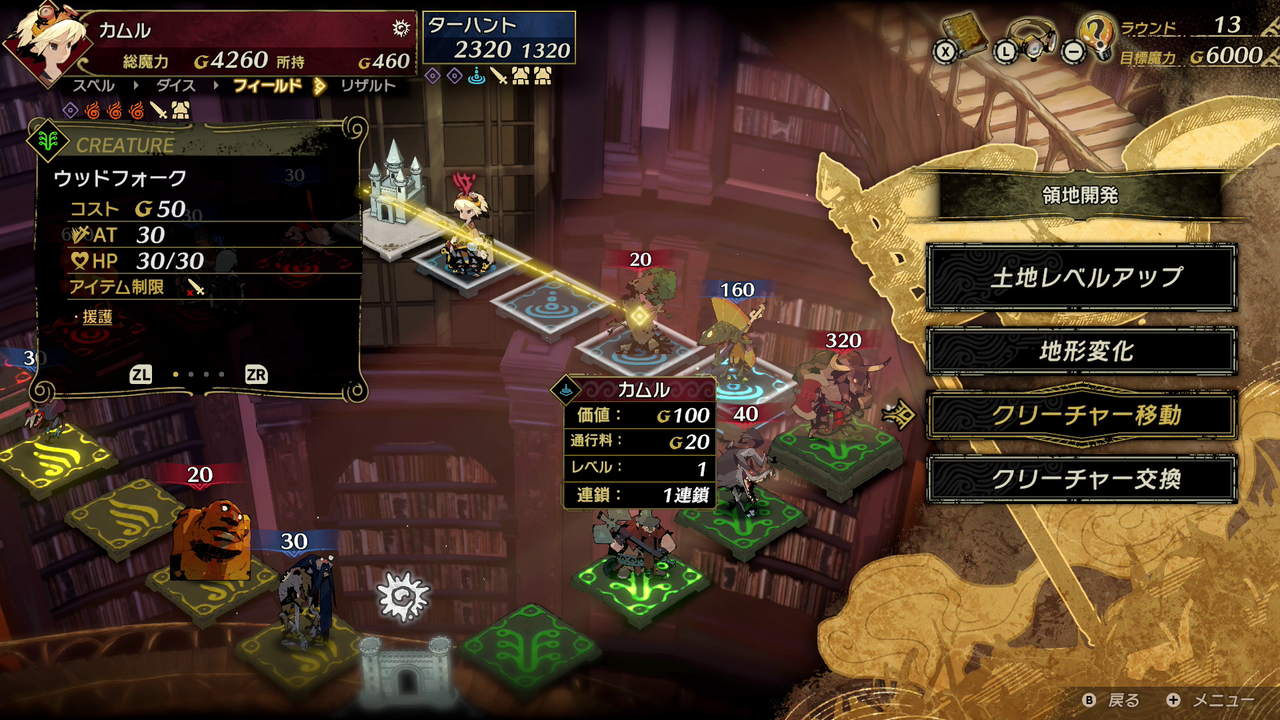Switch to the ダイス phase tab
1280x720 pixels.
pyautogui.click(x=173, y=86)
